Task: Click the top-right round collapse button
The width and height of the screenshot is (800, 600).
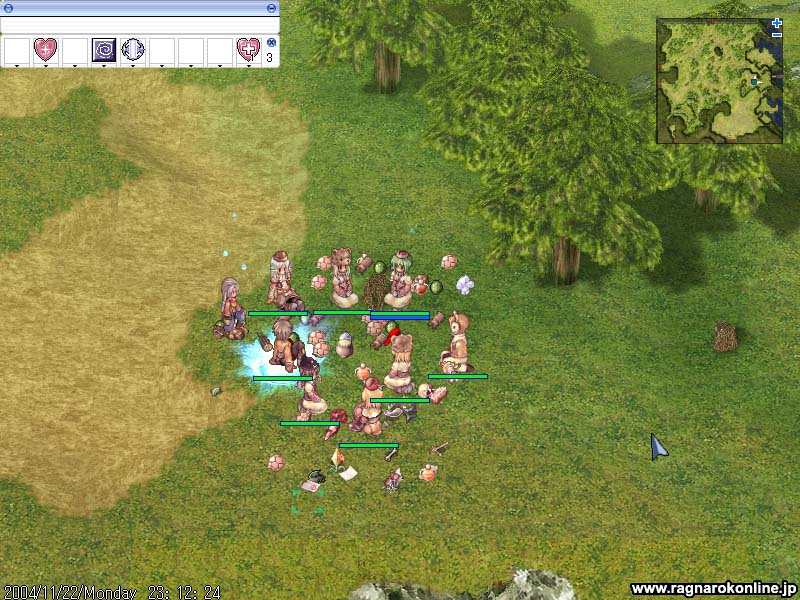Action: pos(273,7)
